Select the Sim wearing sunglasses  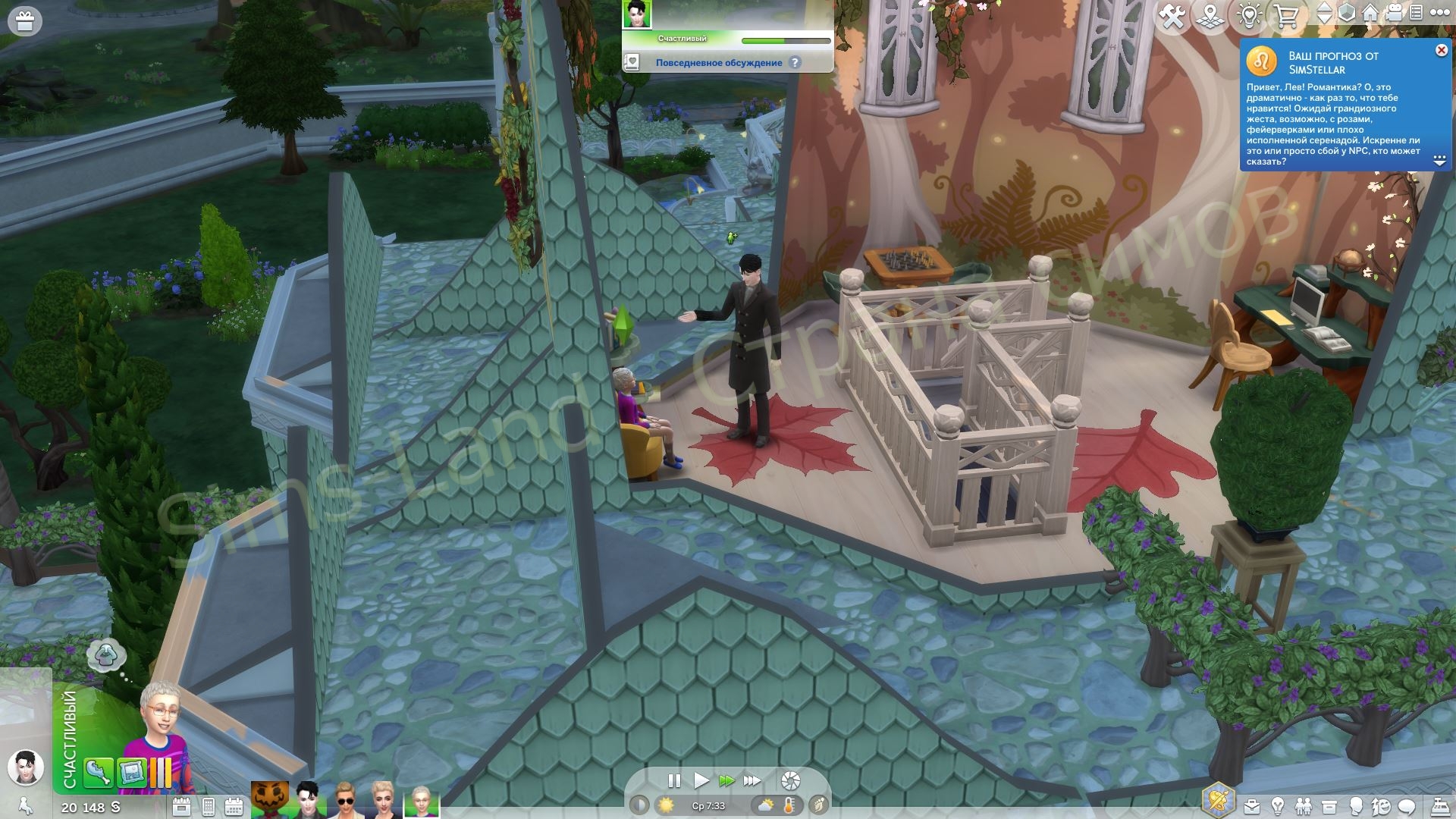[x=345, y=800]
